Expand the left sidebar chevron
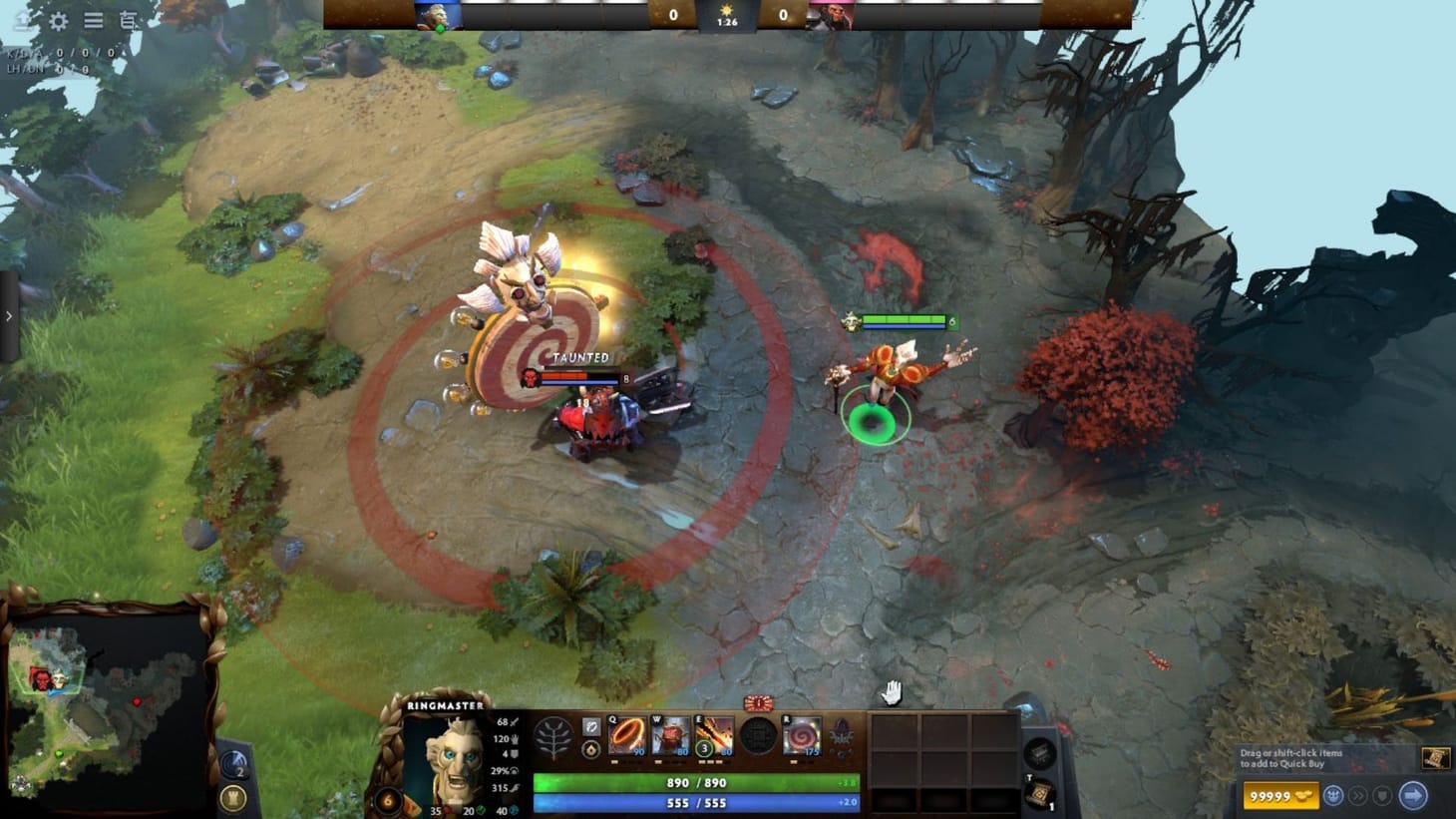Image resolution: width=1456 pixels, height=819 pixels. (x=10, y=315)
